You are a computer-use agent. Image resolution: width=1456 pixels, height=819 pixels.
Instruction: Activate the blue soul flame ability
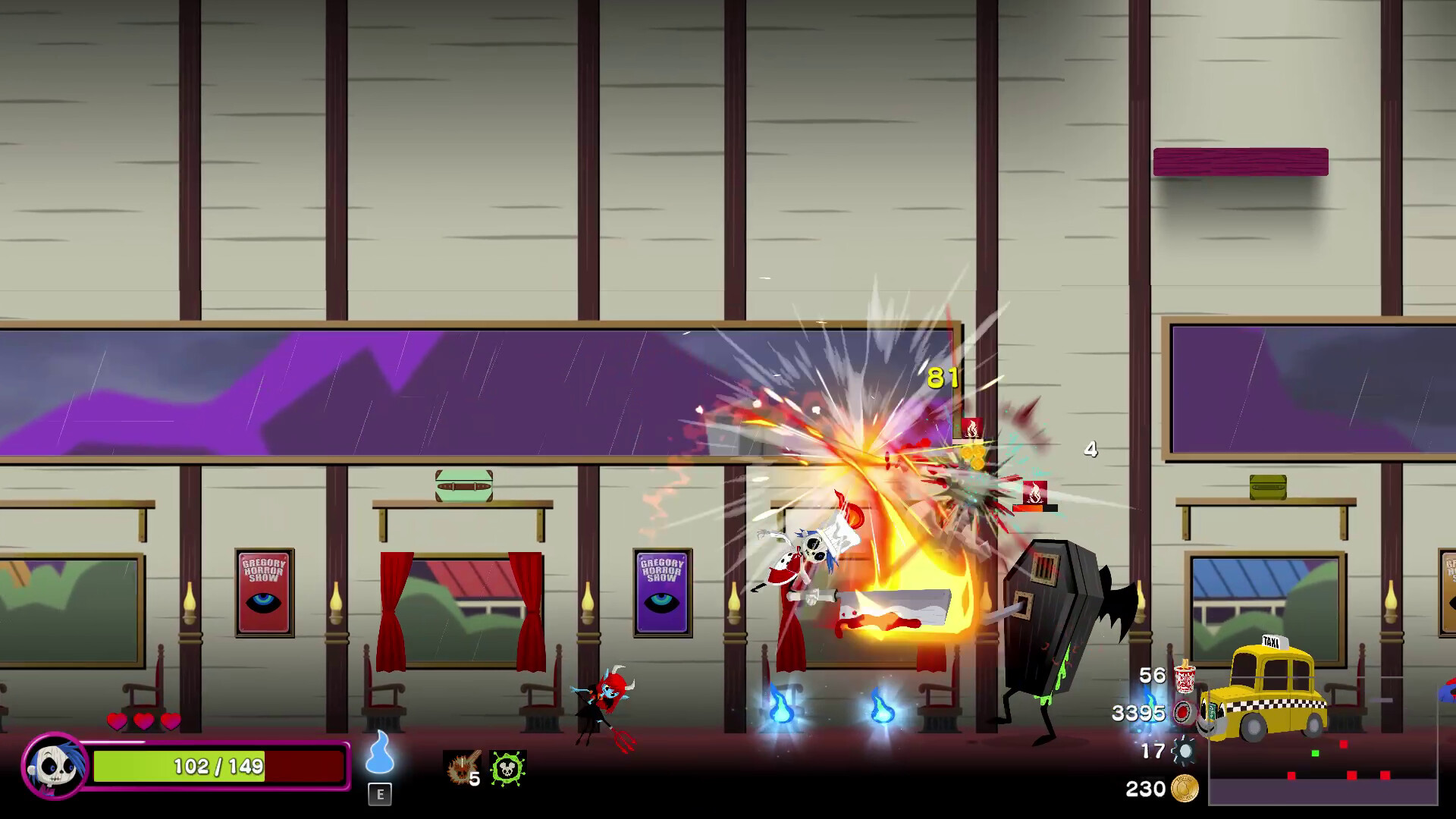coord(380,753)
